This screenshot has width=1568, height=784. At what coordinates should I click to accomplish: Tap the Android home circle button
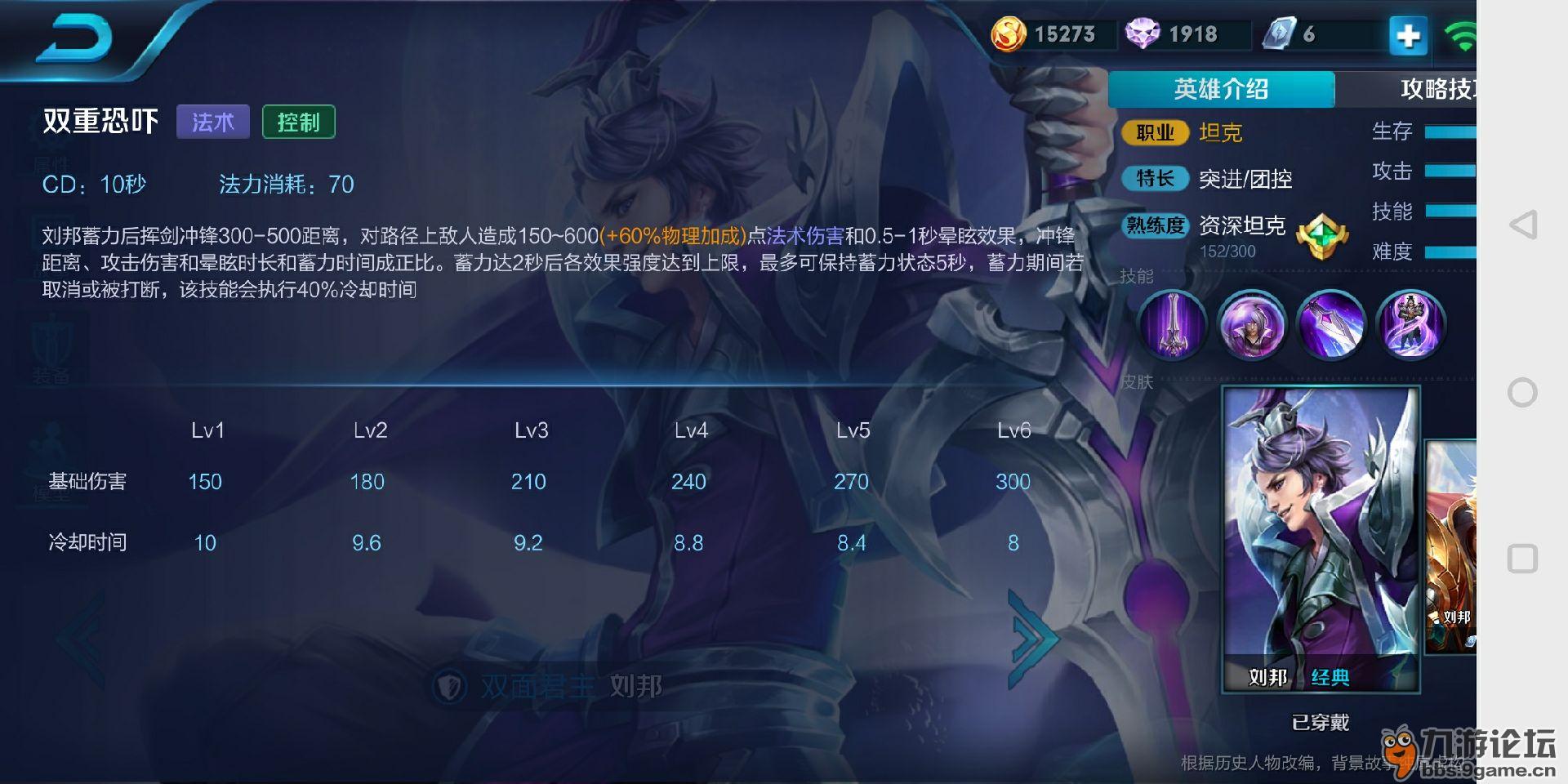point(1522,393)
